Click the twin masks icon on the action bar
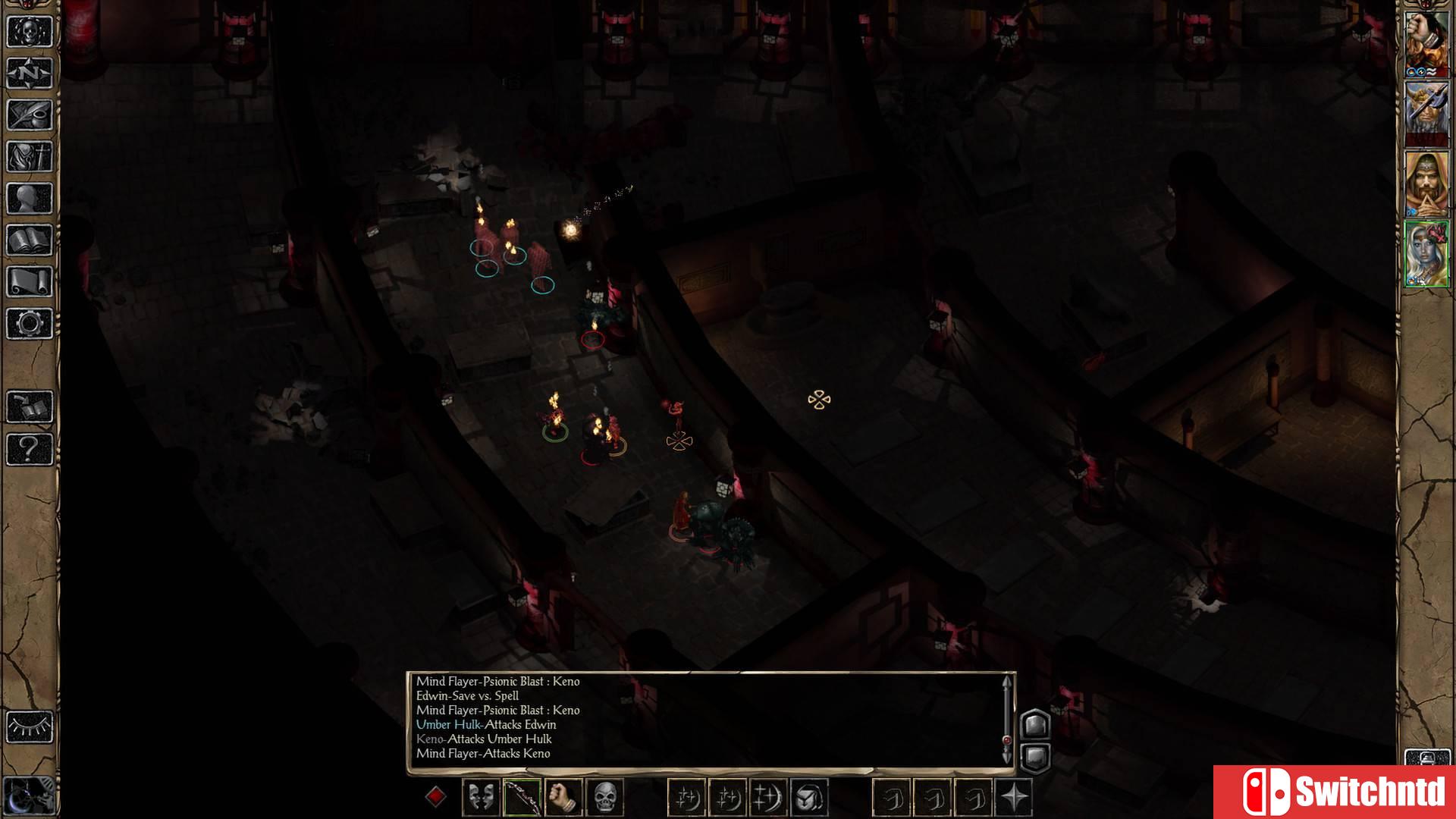1456x819 pixels. tap(479, 796)
